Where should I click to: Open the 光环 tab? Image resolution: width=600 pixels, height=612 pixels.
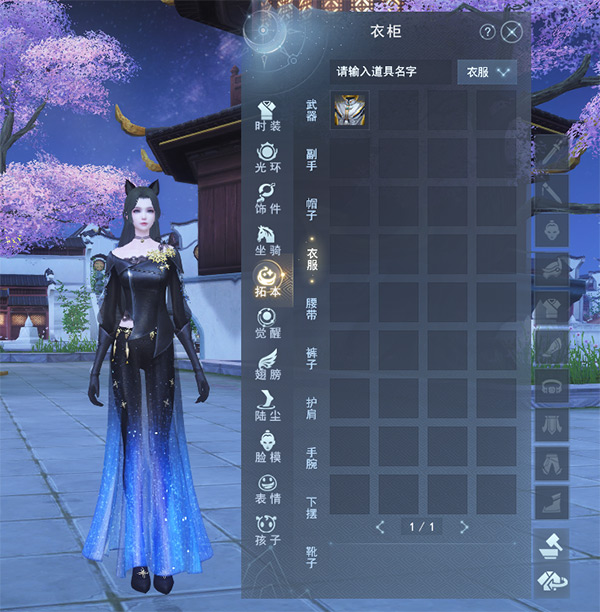tap(268, 158)
